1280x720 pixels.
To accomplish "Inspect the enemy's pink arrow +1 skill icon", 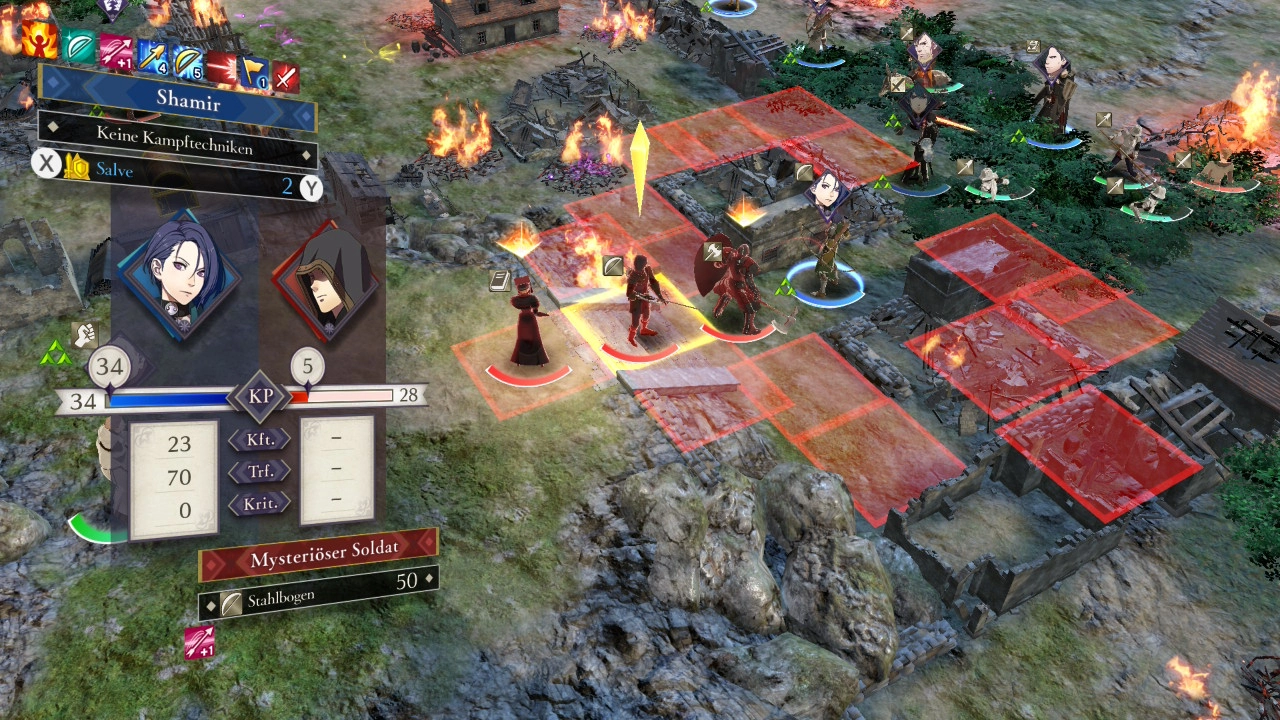I will (x=199, y=642).
